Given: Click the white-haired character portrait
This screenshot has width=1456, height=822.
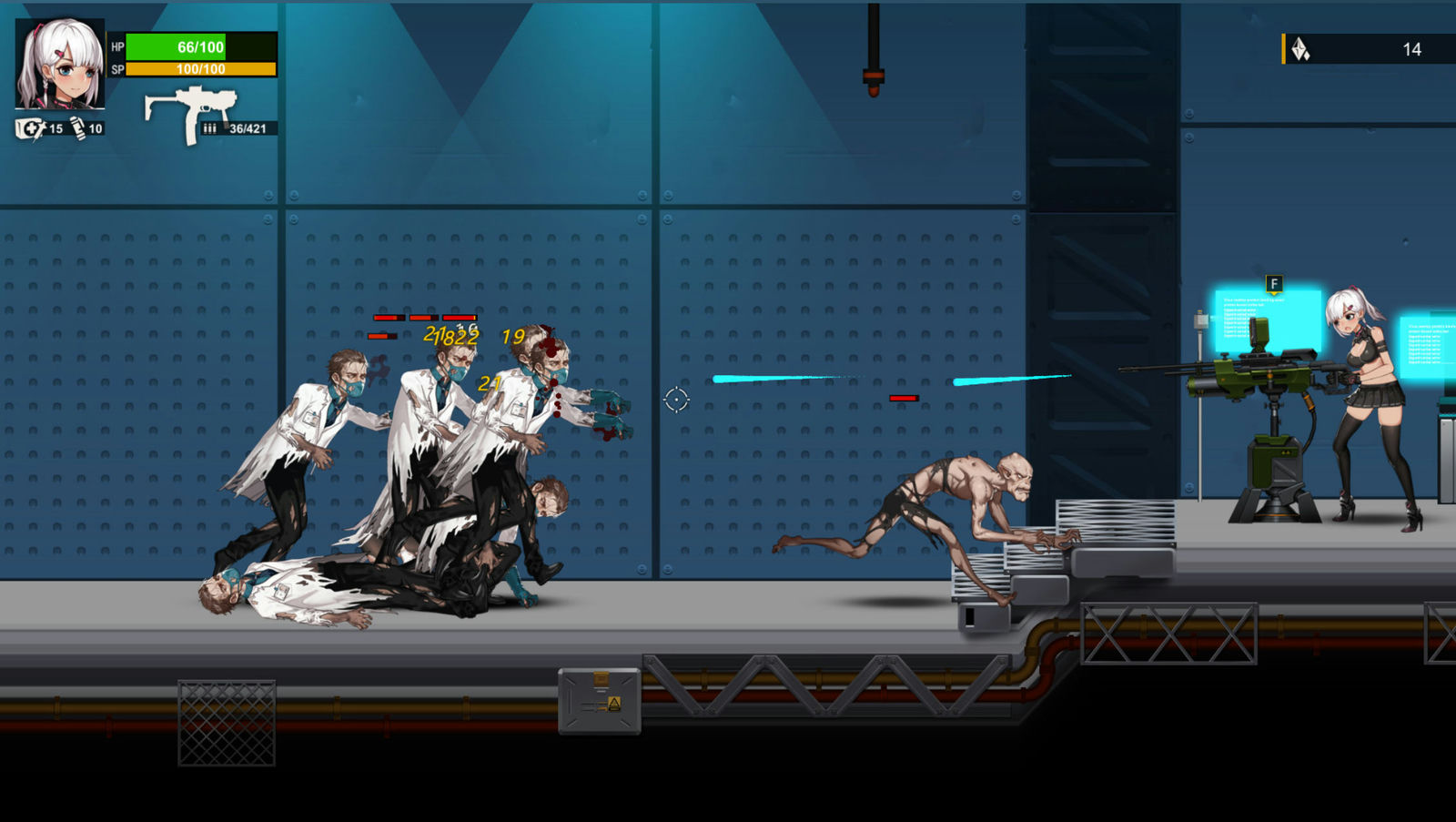Looking at the screenshot, I should pyautogui.click(x=60, y=64).
